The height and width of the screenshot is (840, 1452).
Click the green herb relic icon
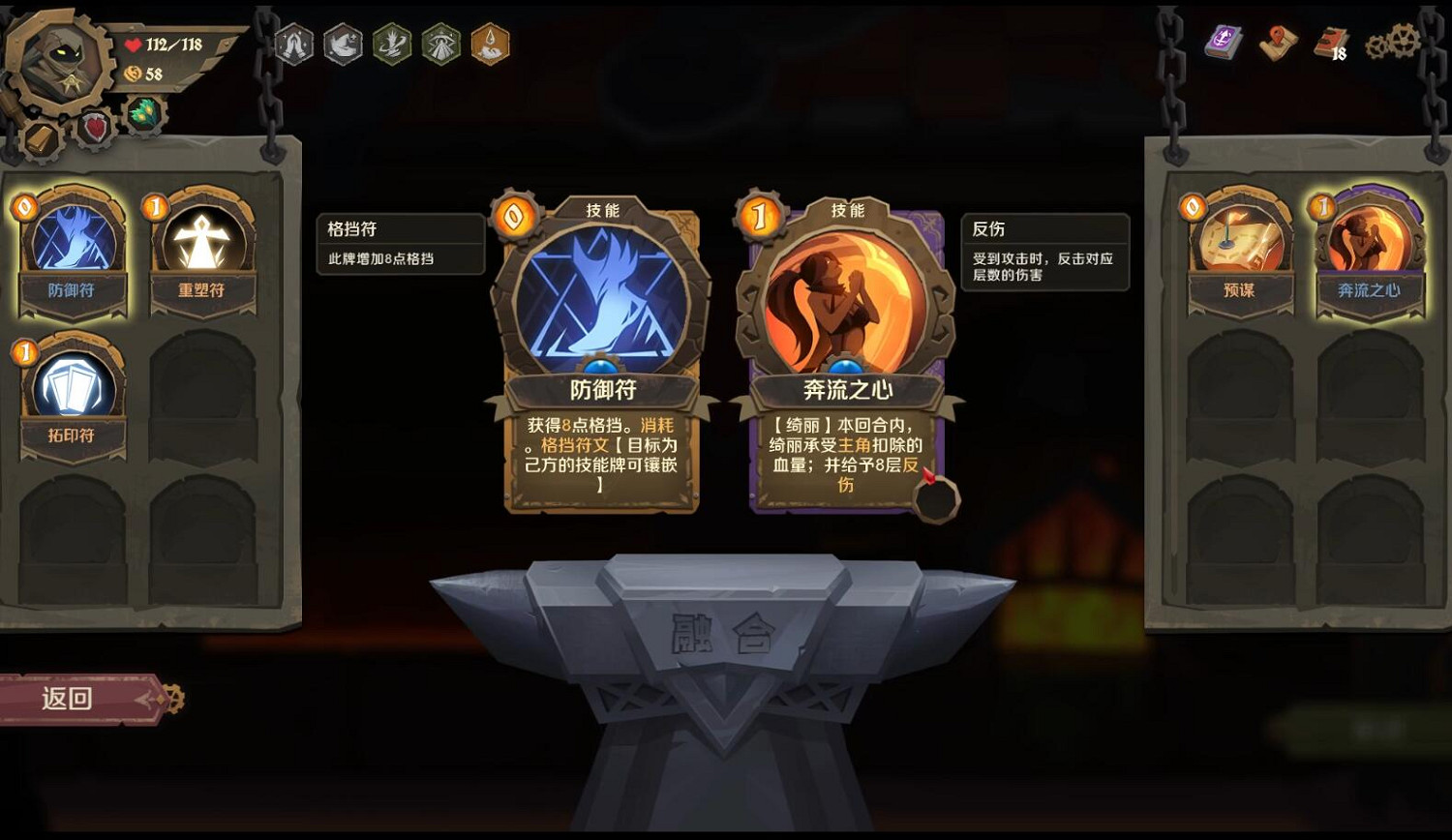(x=143, y=112)
